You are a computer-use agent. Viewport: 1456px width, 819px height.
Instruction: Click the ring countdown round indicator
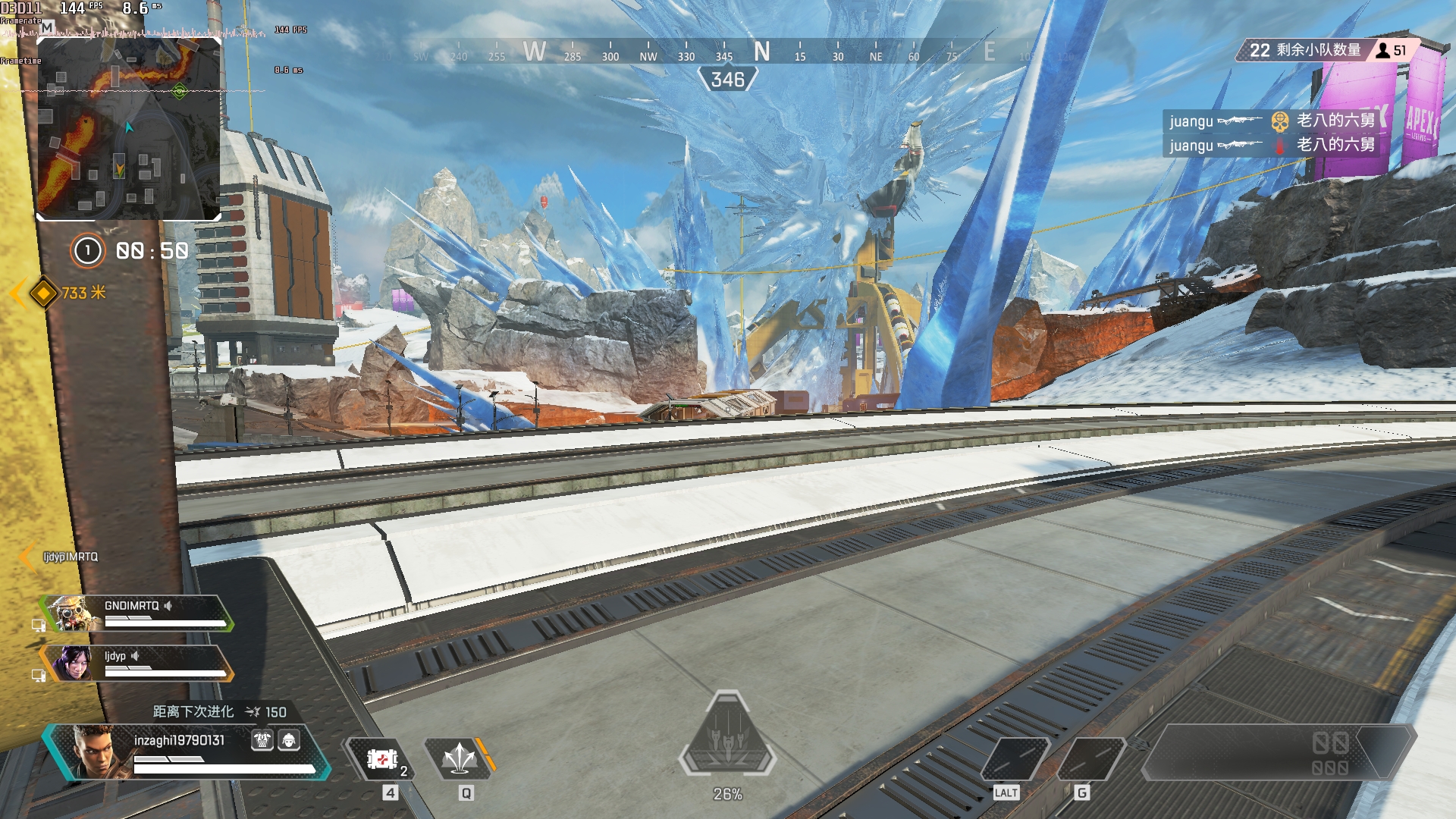(87, 250)
